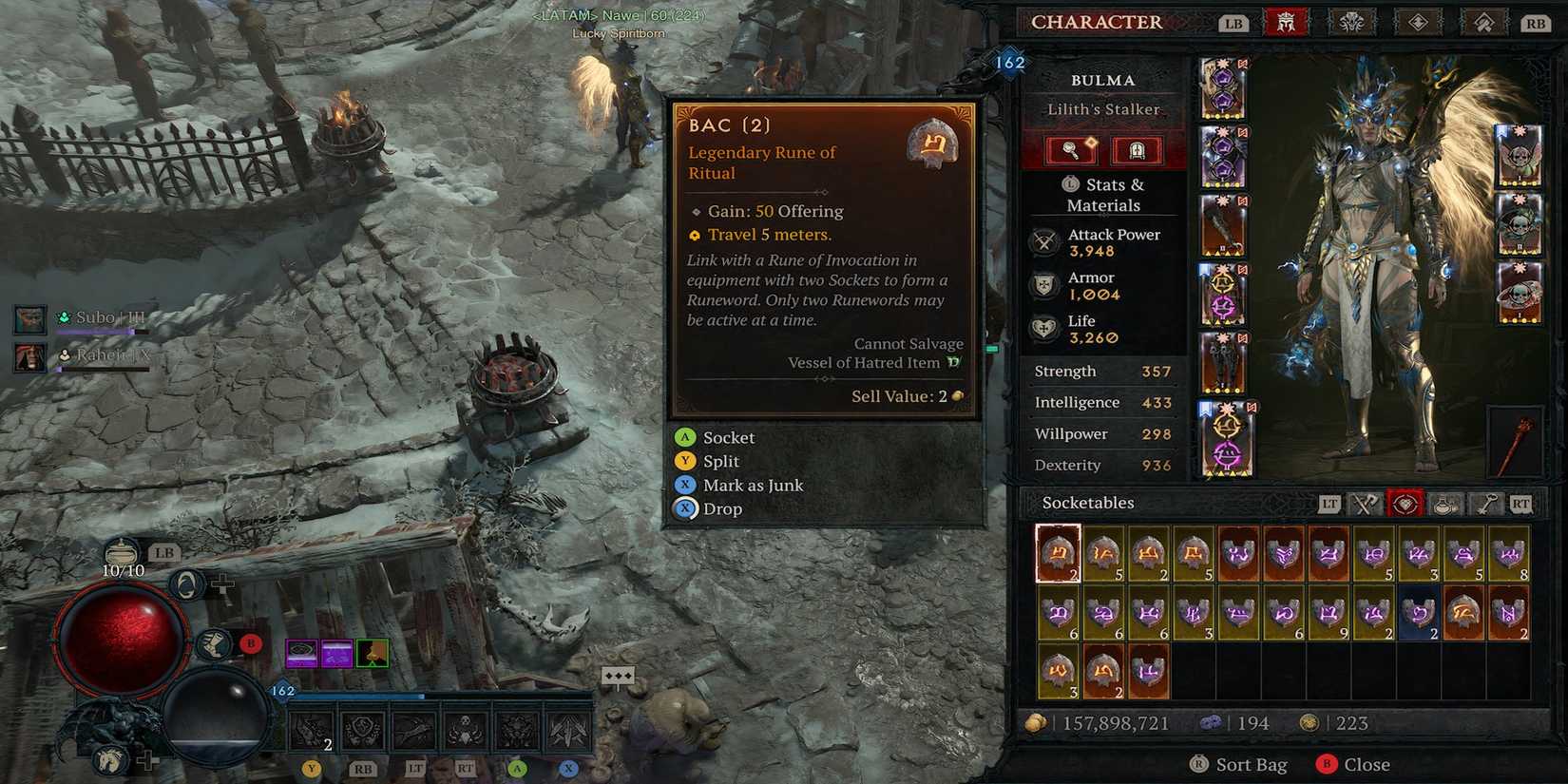Choose the Socket action in item menu
The height and width of the screenshot is (784, 1568).
pyautogui.click(x=728, y=438)
